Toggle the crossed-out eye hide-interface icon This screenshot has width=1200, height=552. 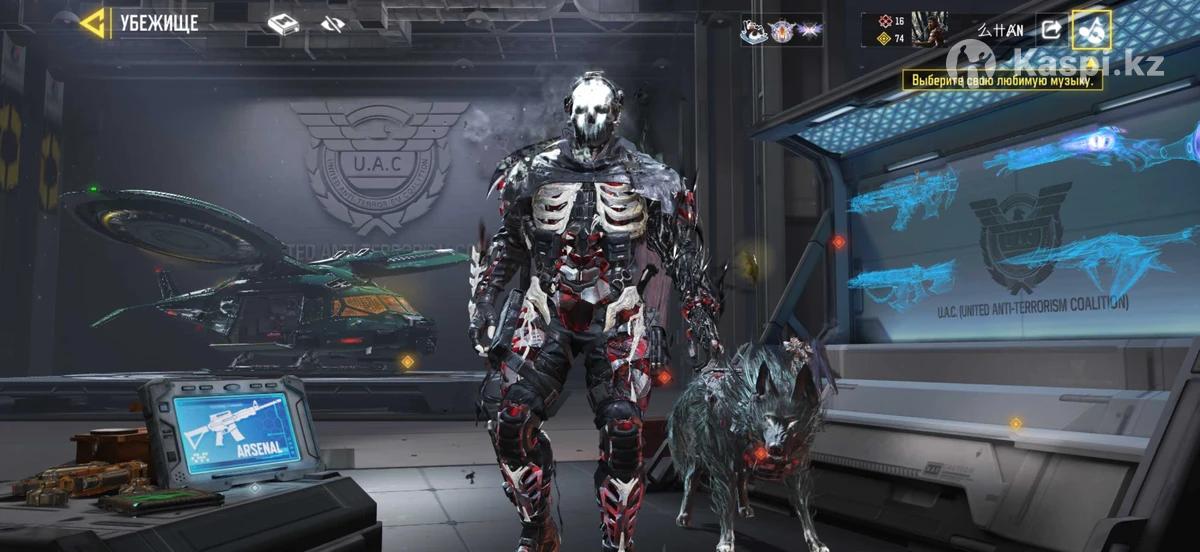pos(333,24)
